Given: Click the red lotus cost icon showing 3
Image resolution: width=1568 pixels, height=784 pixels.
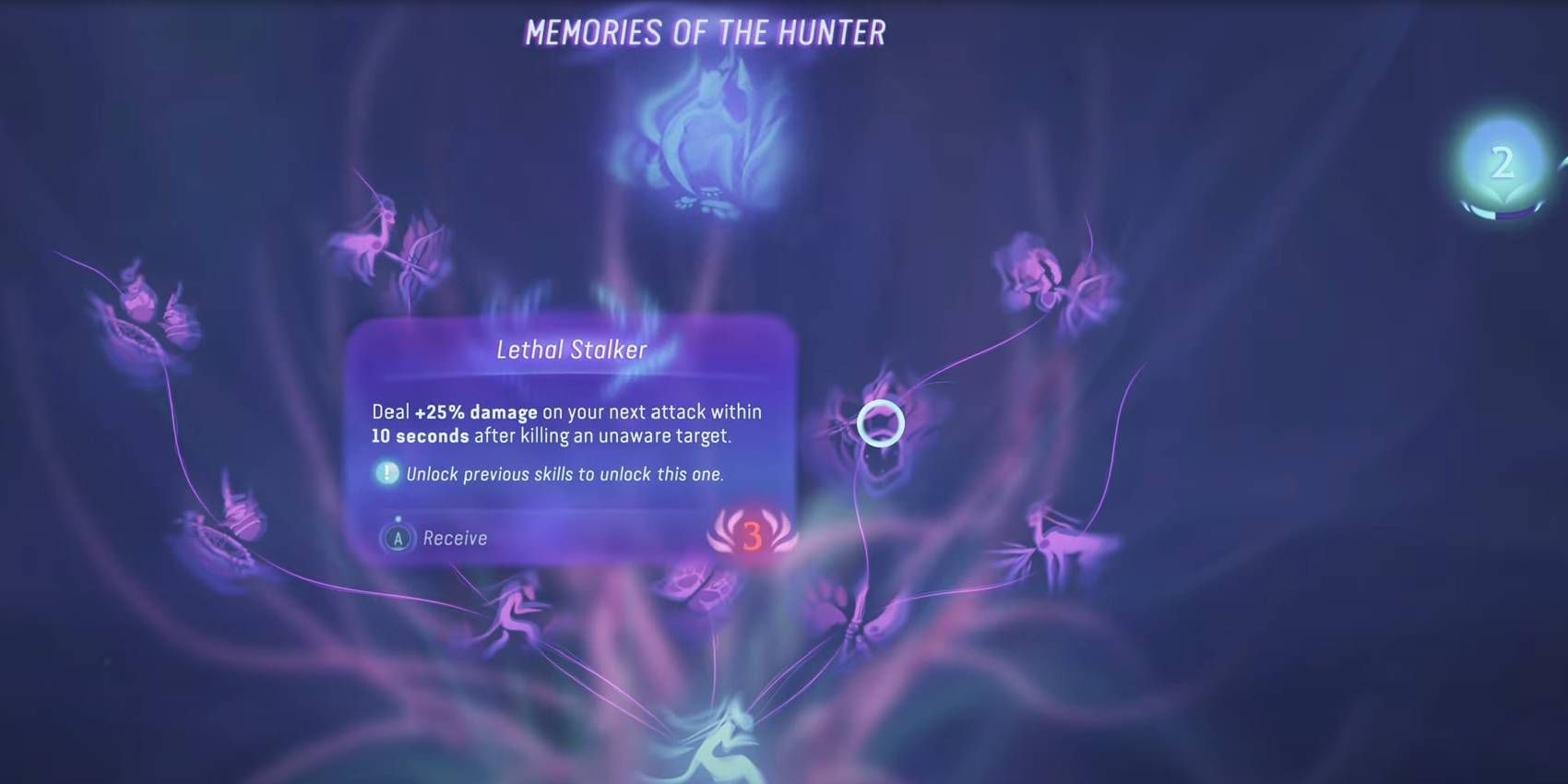Looking at the screenshot, I should pos(752,535).
